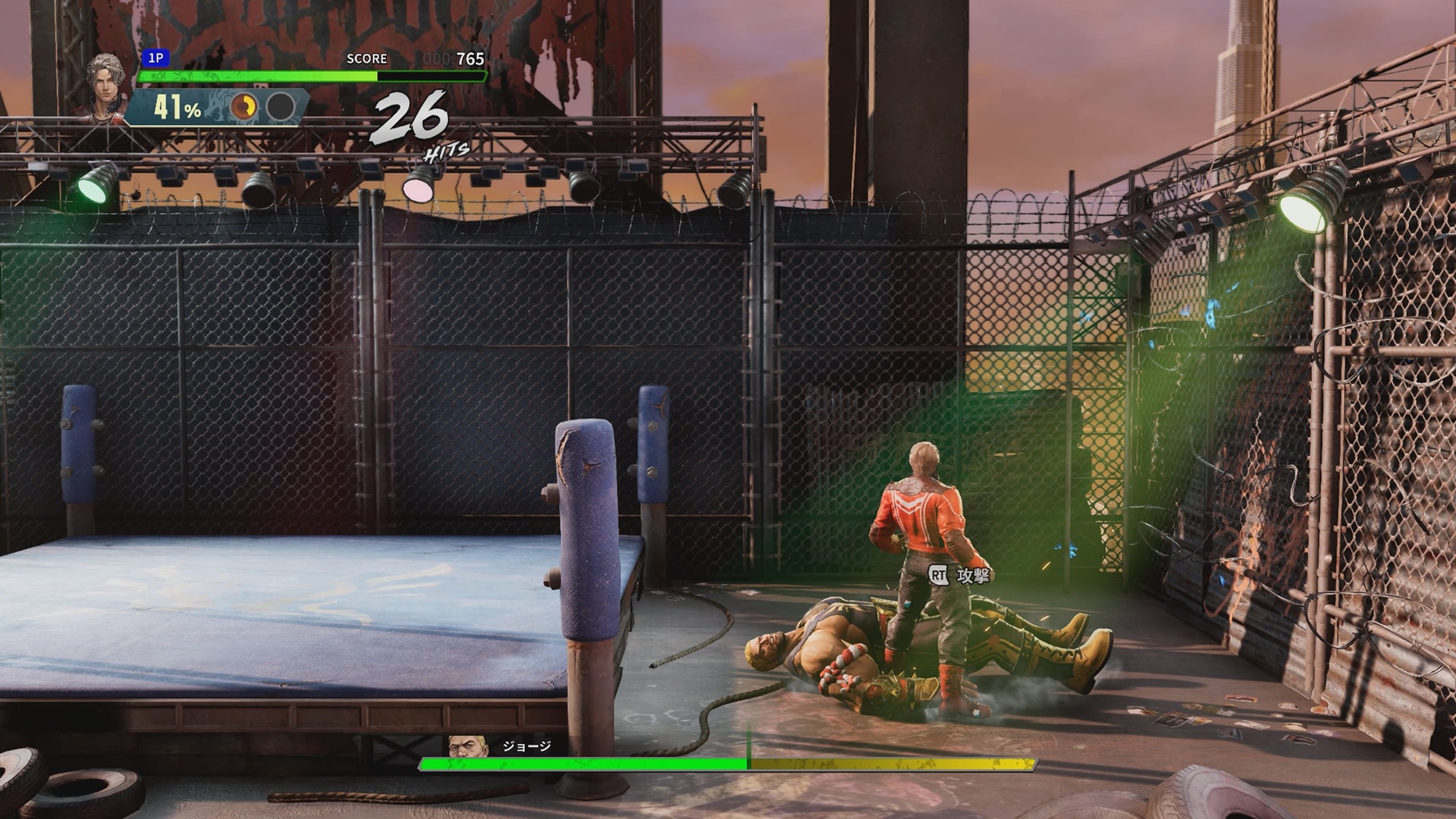Image resolution: width=1456 pixels, height=819 pixels.
Task: Select the empty gray gauge orb
Action: (280, 108)
